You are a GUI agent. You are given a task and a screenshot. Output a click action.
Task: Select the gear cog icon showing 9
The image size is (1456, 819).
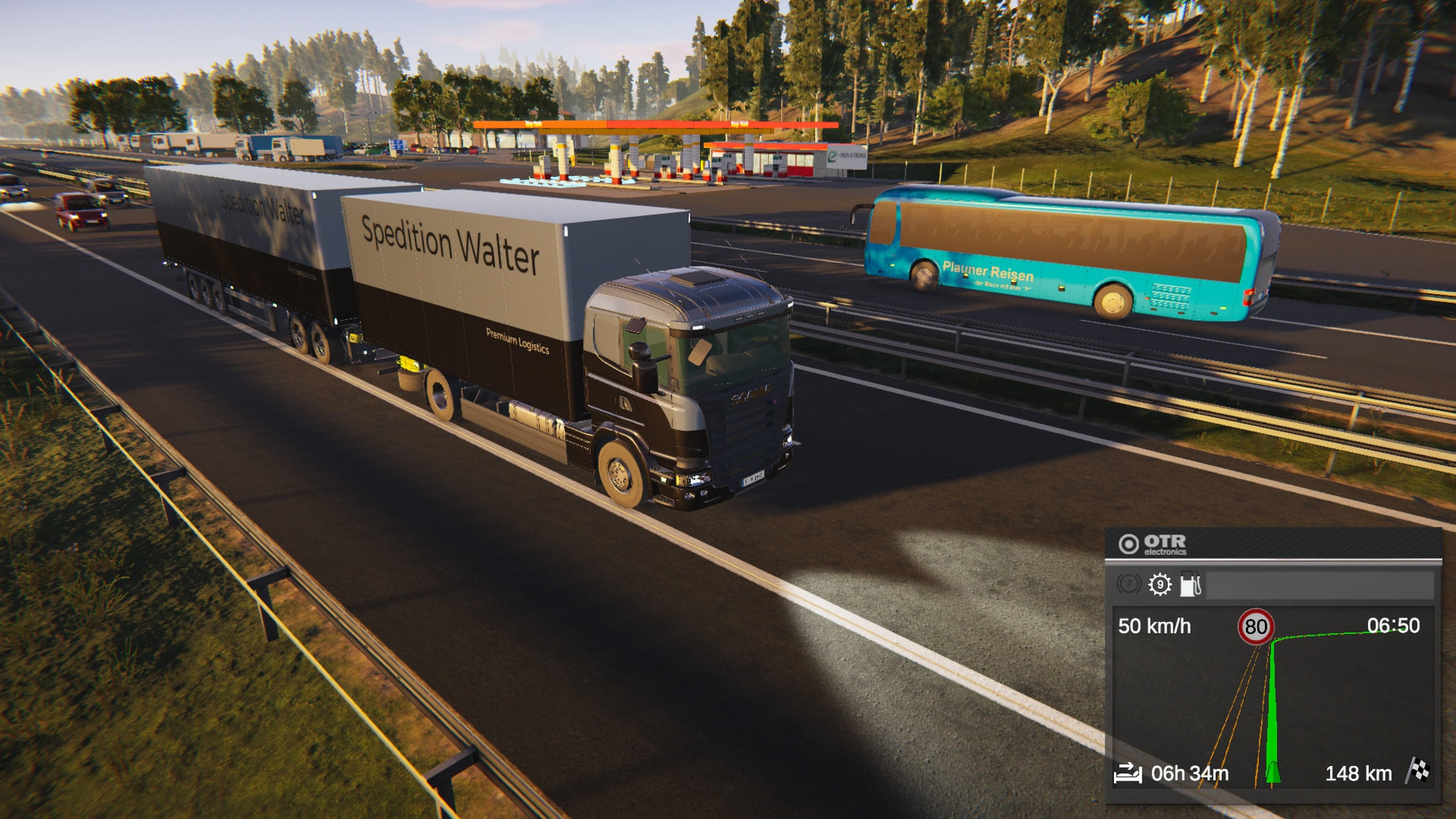(x=1159, y=584)
